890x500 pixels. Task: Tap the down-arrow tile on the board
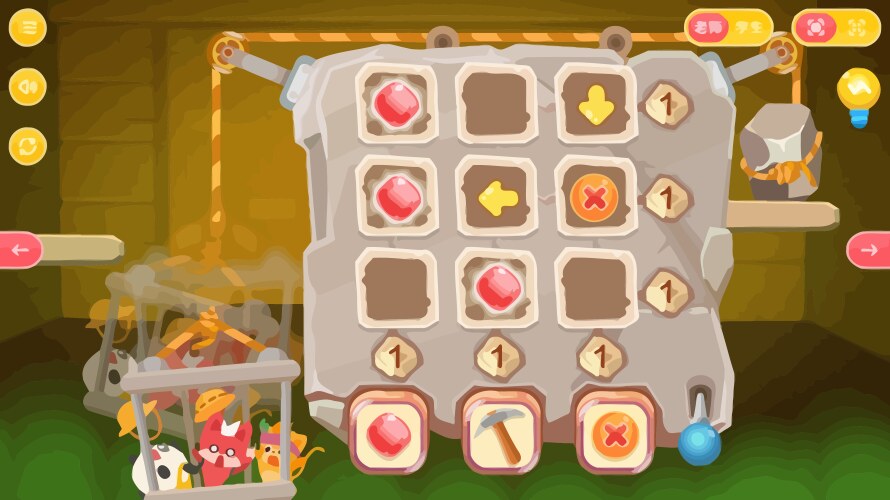(x=596, y=104)
